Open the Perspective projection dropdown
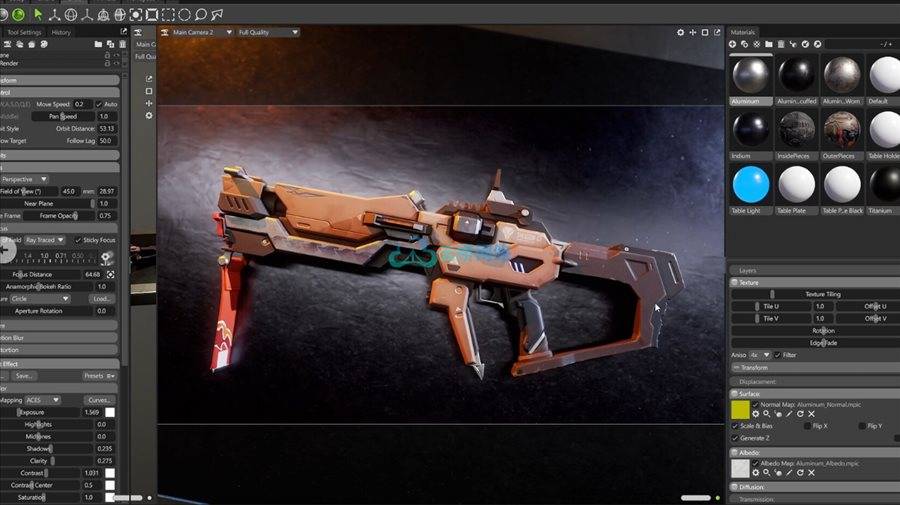 coord(25,179)
